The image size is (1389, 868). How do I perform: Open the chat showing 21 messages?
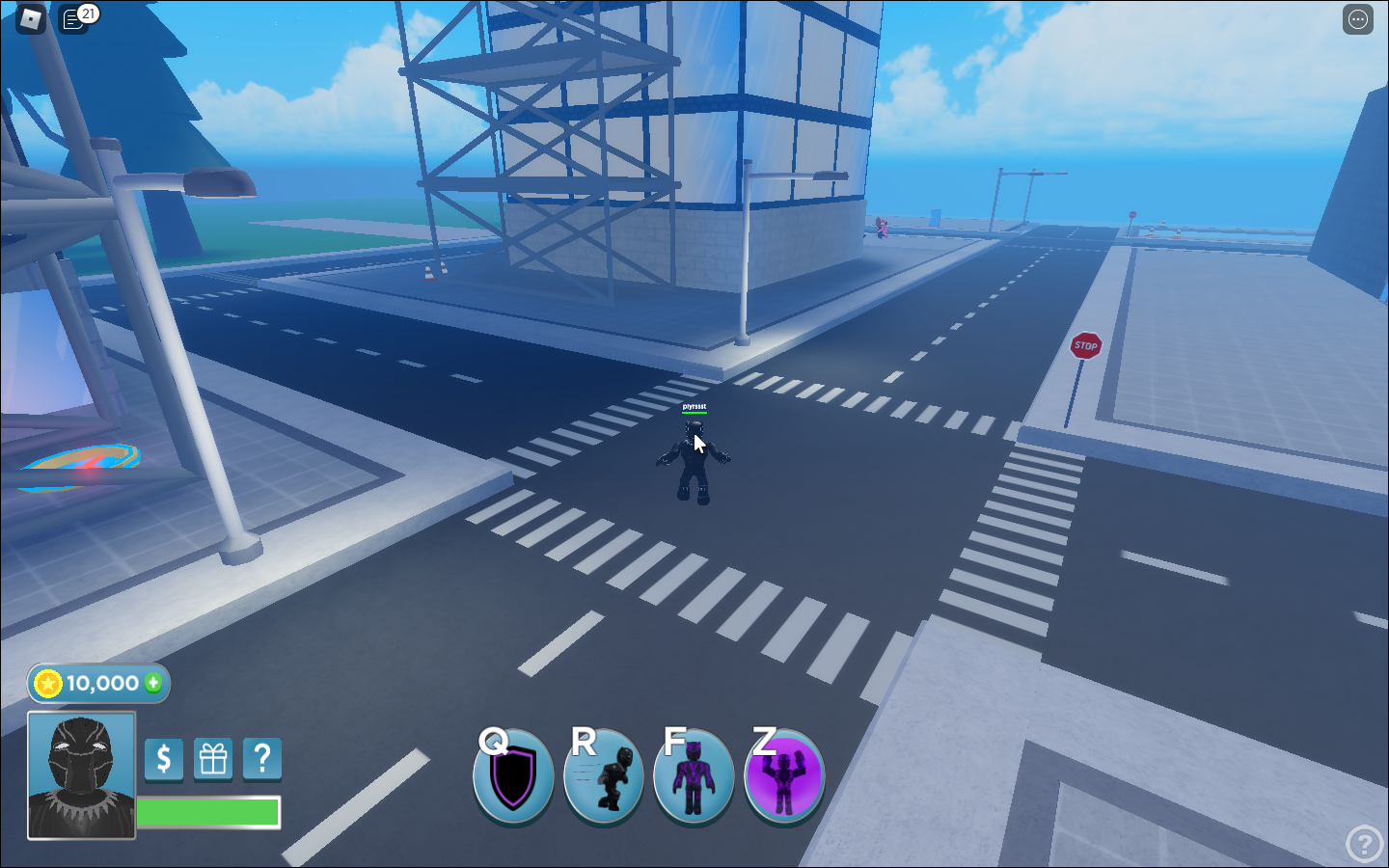75,18
